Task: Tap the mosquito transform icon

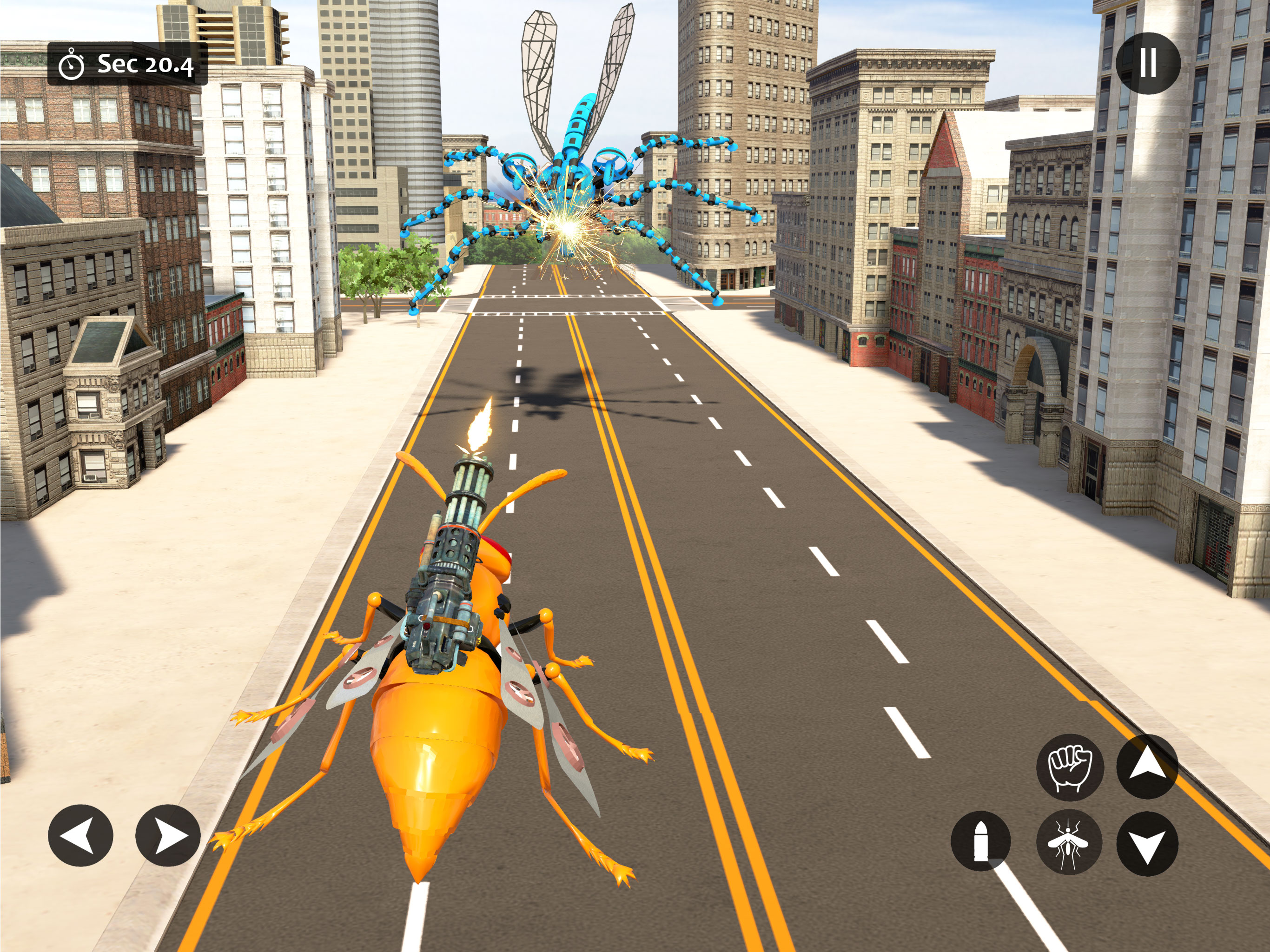Action: (x=1068, y=842)
